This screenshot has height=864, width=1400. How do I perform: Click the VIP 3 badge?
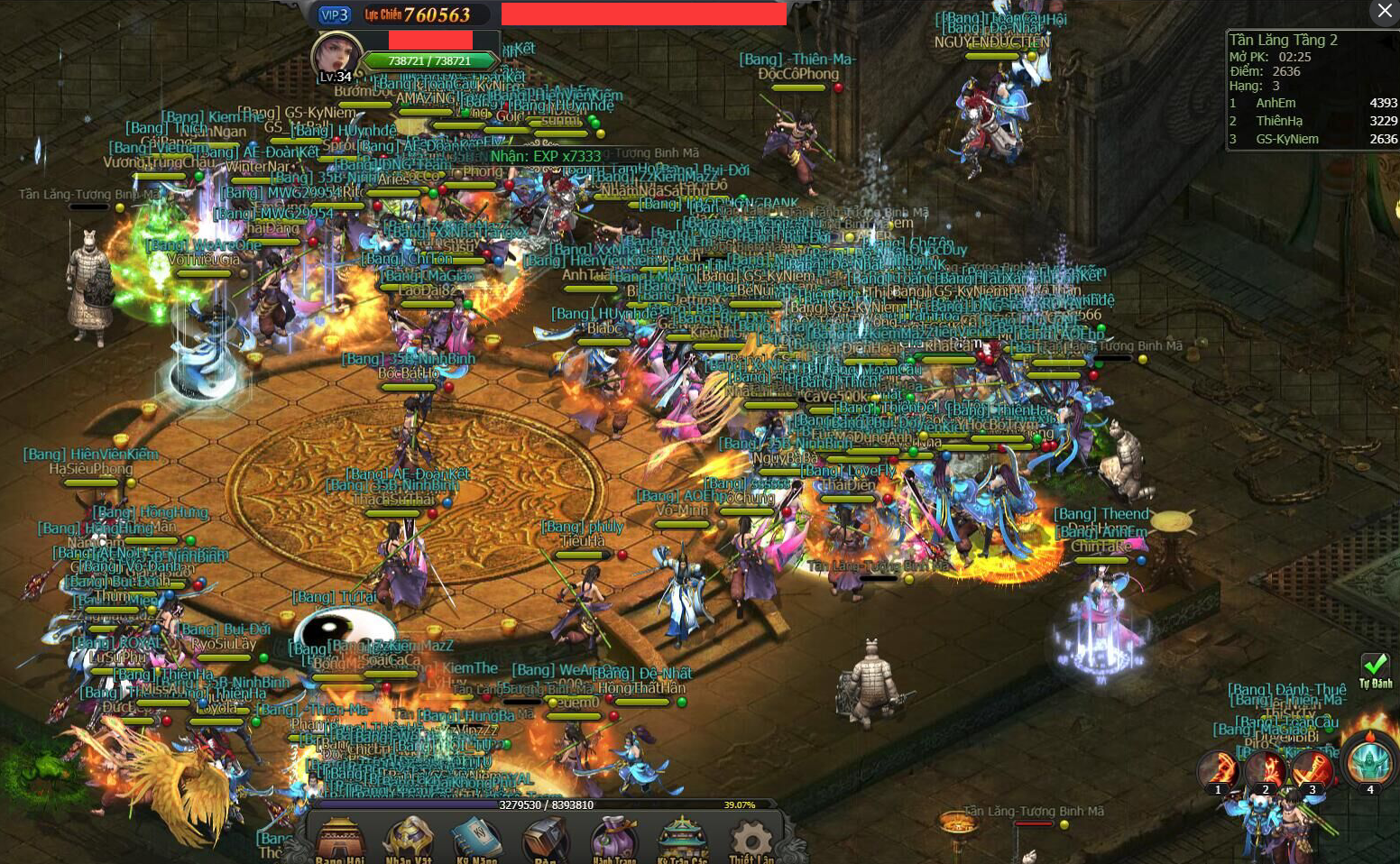pos(334,14)
